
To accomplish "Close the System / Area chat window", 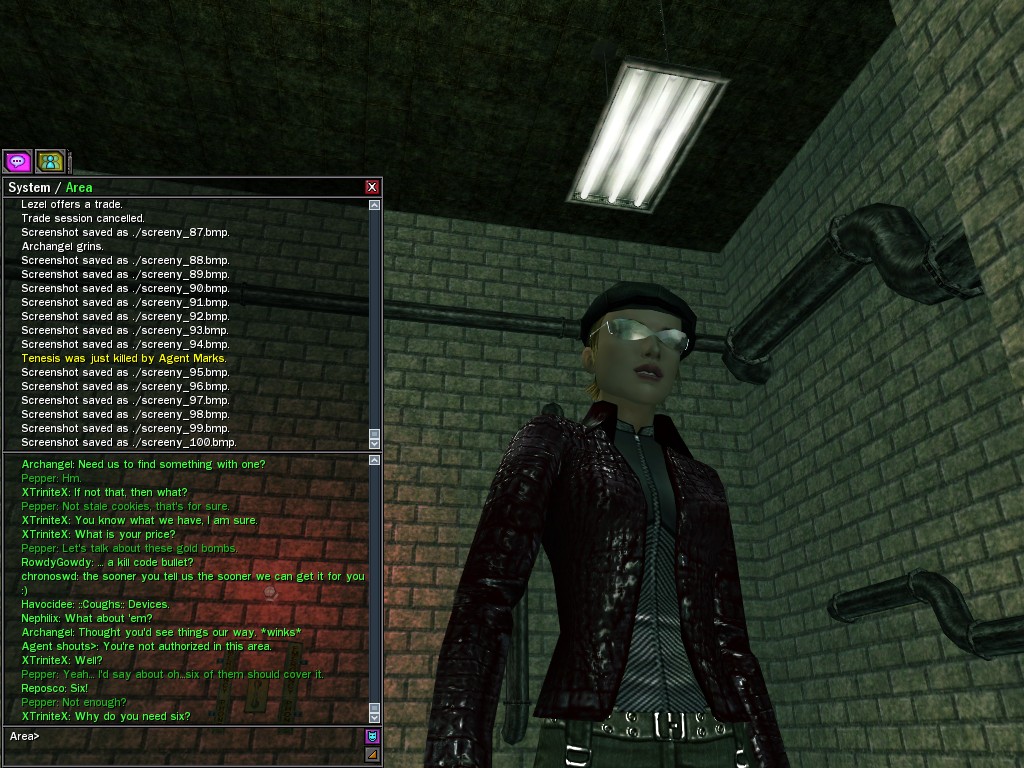I will click(x=372, y=187).
